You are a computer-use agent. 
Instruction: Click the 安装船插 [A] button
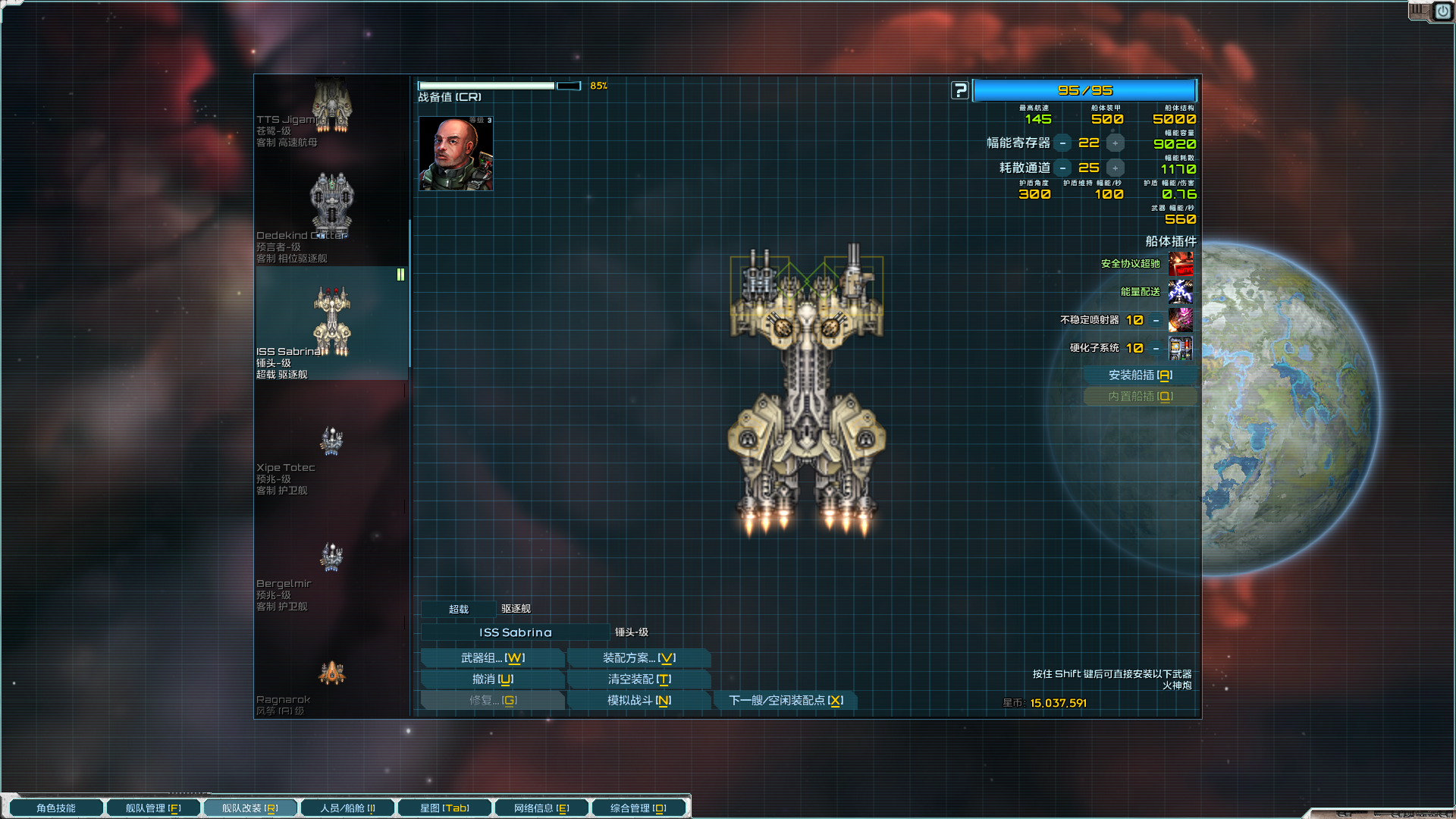coord(1141,375)
